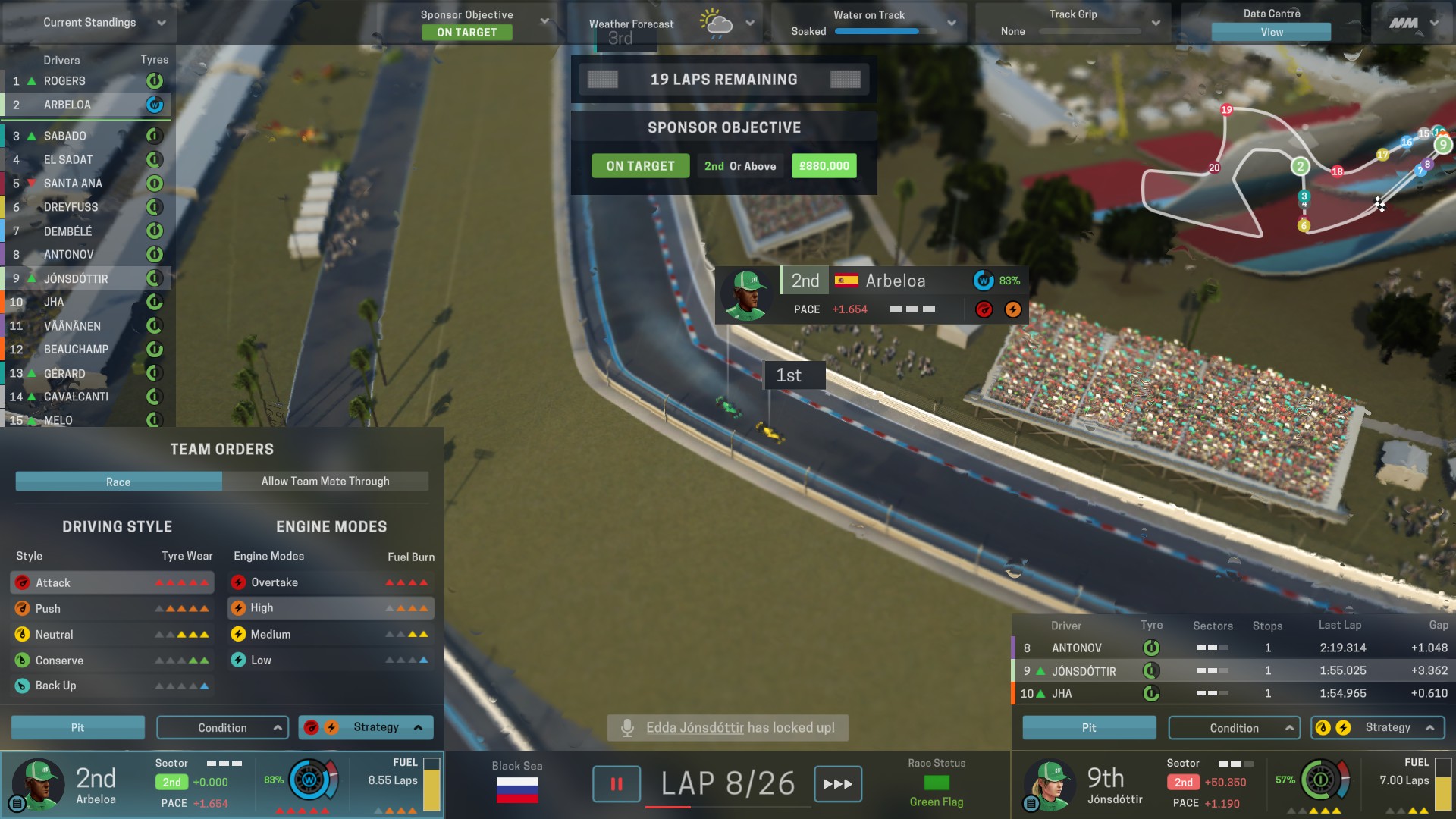The width and height of the screenshot is (1456, 819).
Task: Click the Edda Jónsdóttir radio message link
Action: point(695,728)
